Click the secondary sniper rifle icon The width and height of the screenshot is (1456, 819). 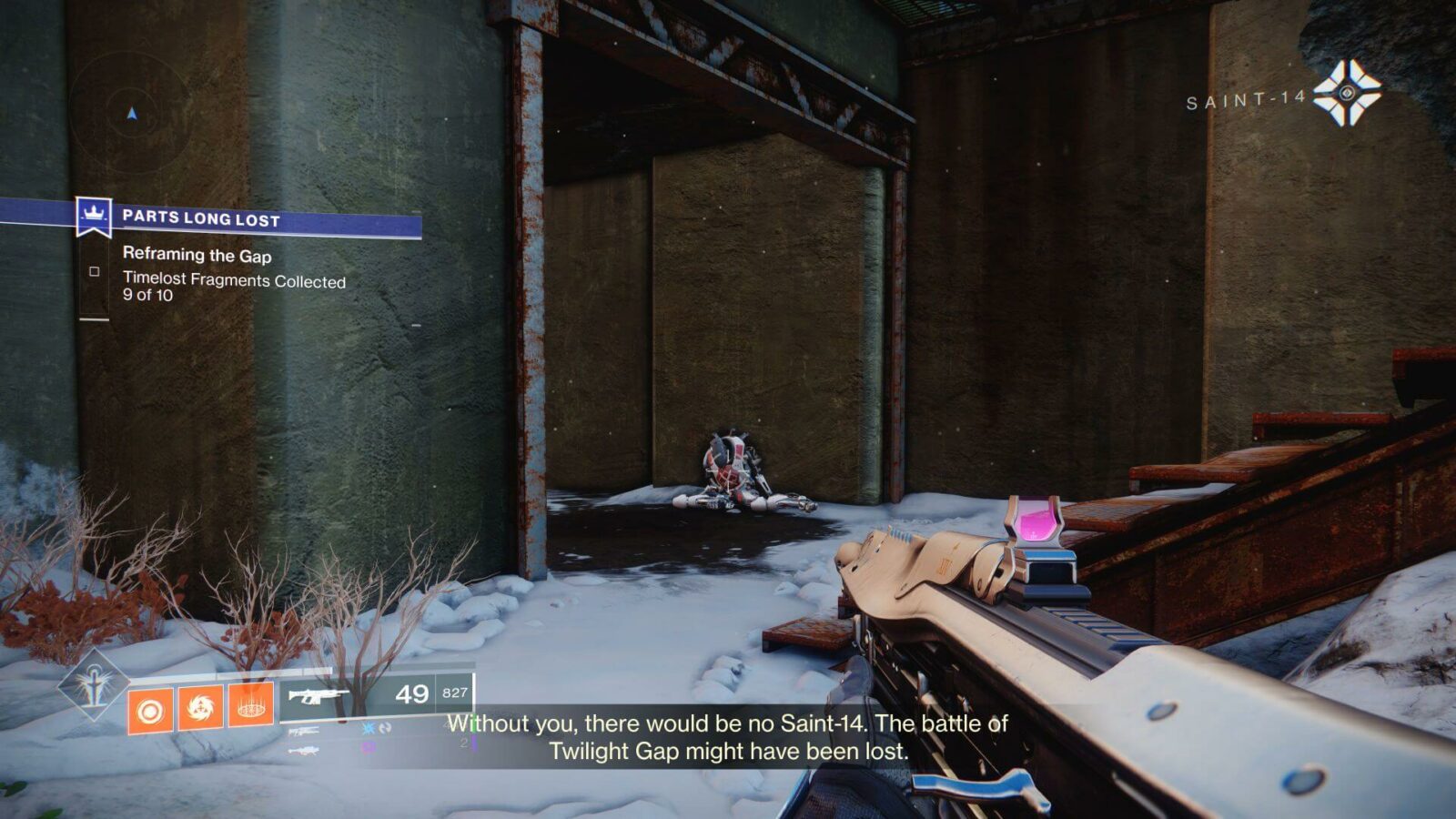(x=303, y=730)
